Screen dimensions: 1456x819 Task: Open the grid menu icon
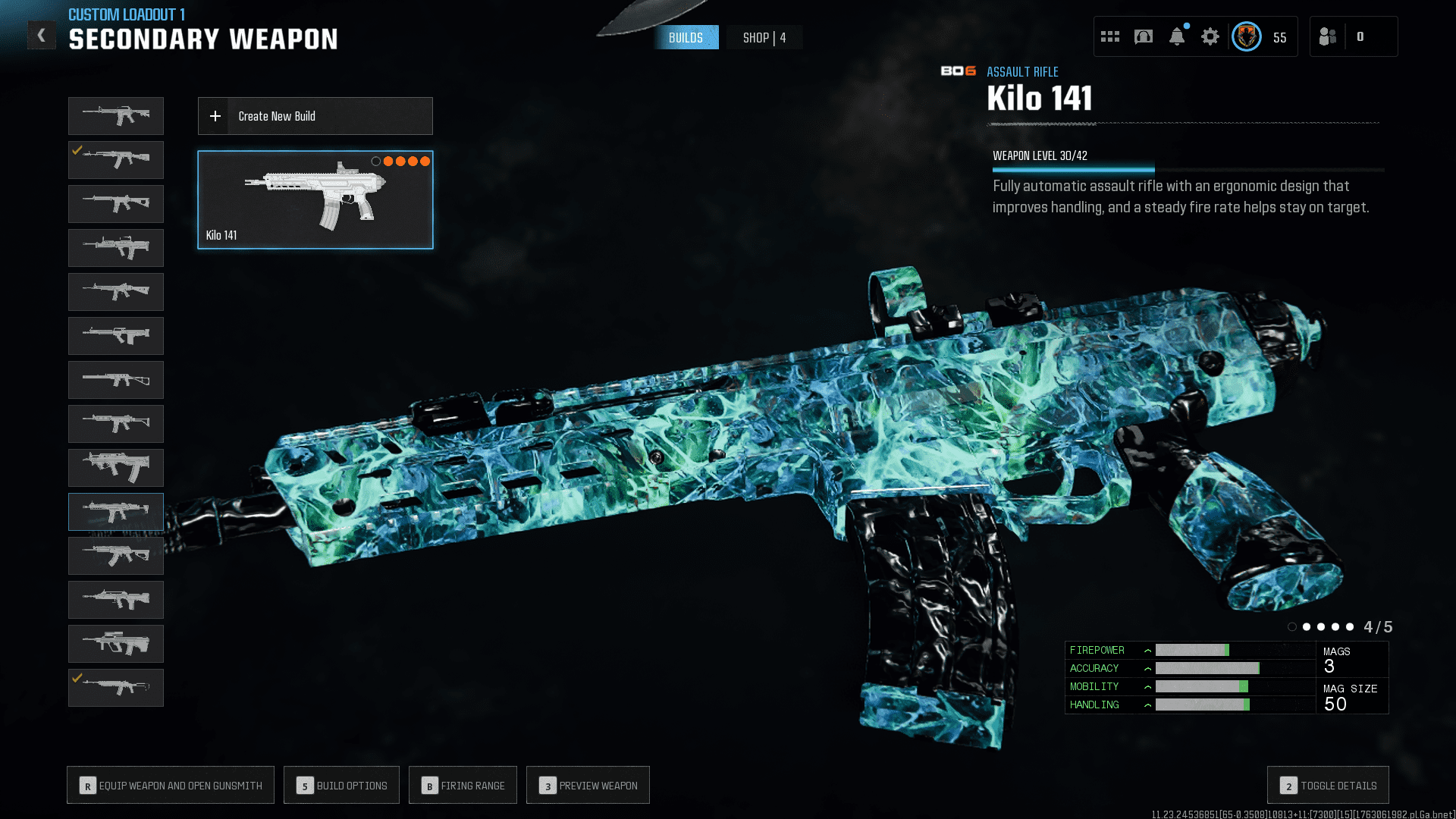click(1110, 36)
